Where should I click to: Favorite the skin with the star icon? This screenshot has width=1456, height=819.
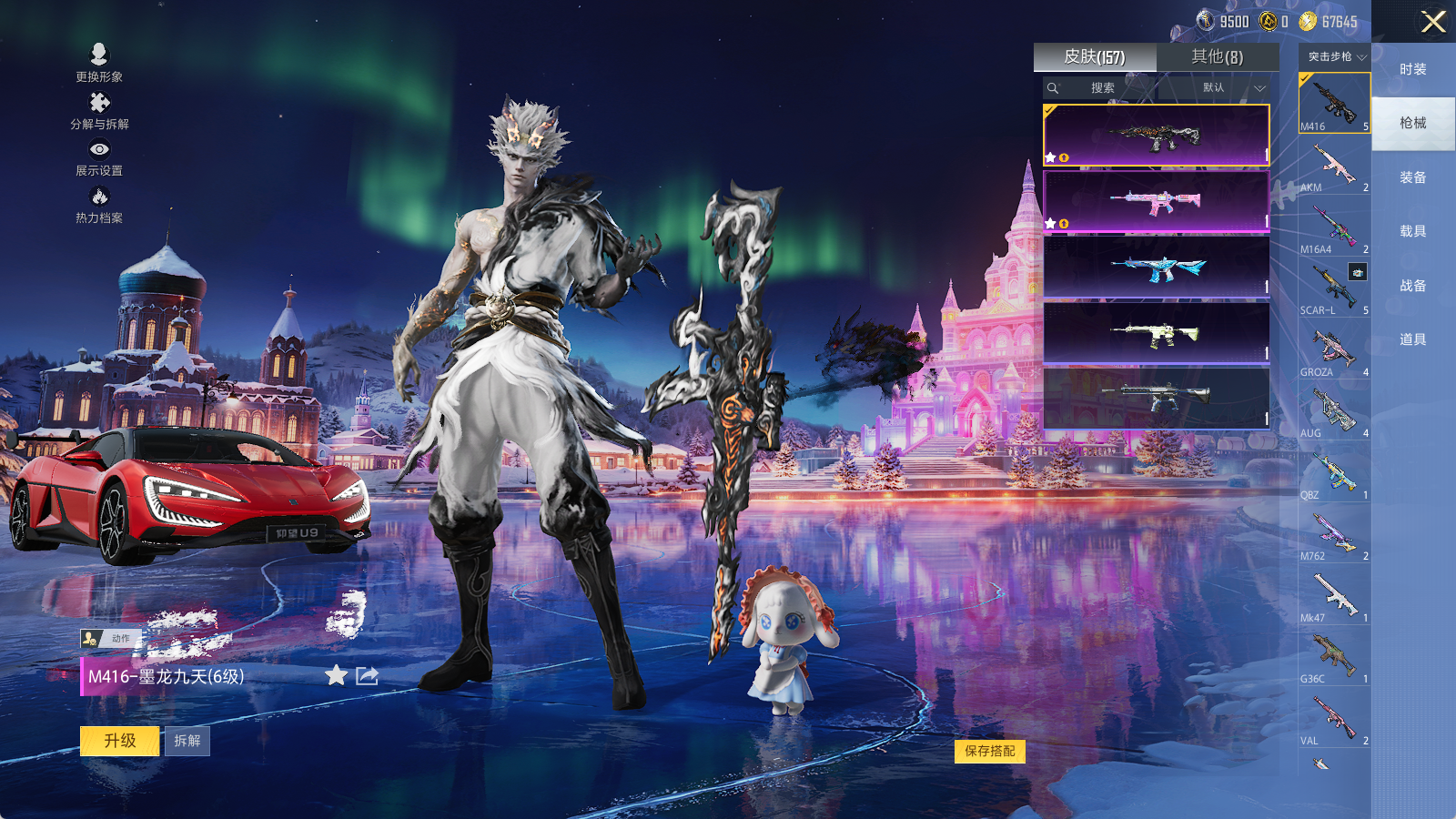336,675
